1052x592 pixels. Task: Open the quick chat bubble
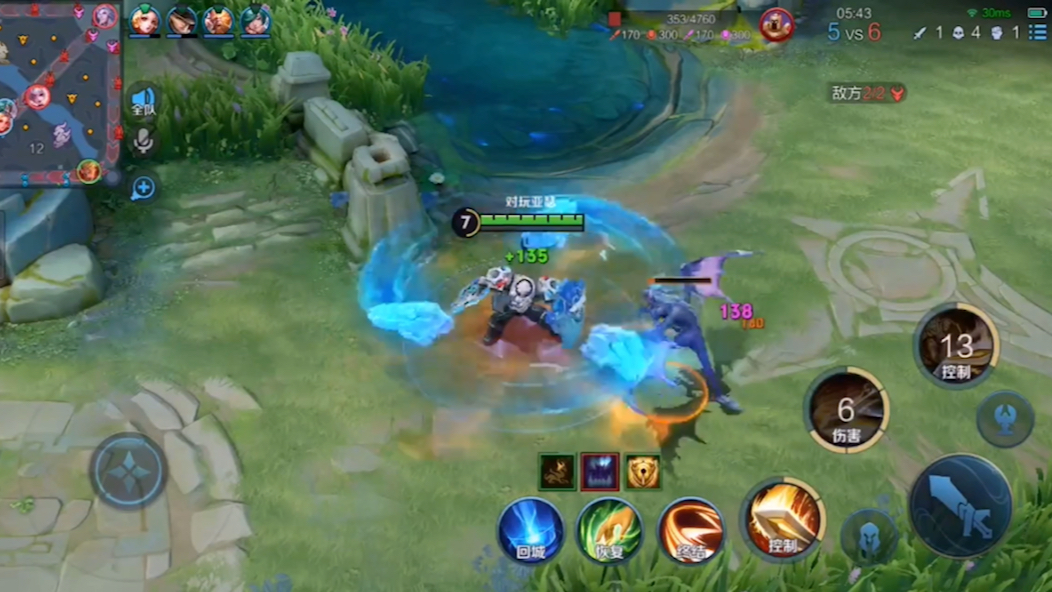[x=143, y=187]
